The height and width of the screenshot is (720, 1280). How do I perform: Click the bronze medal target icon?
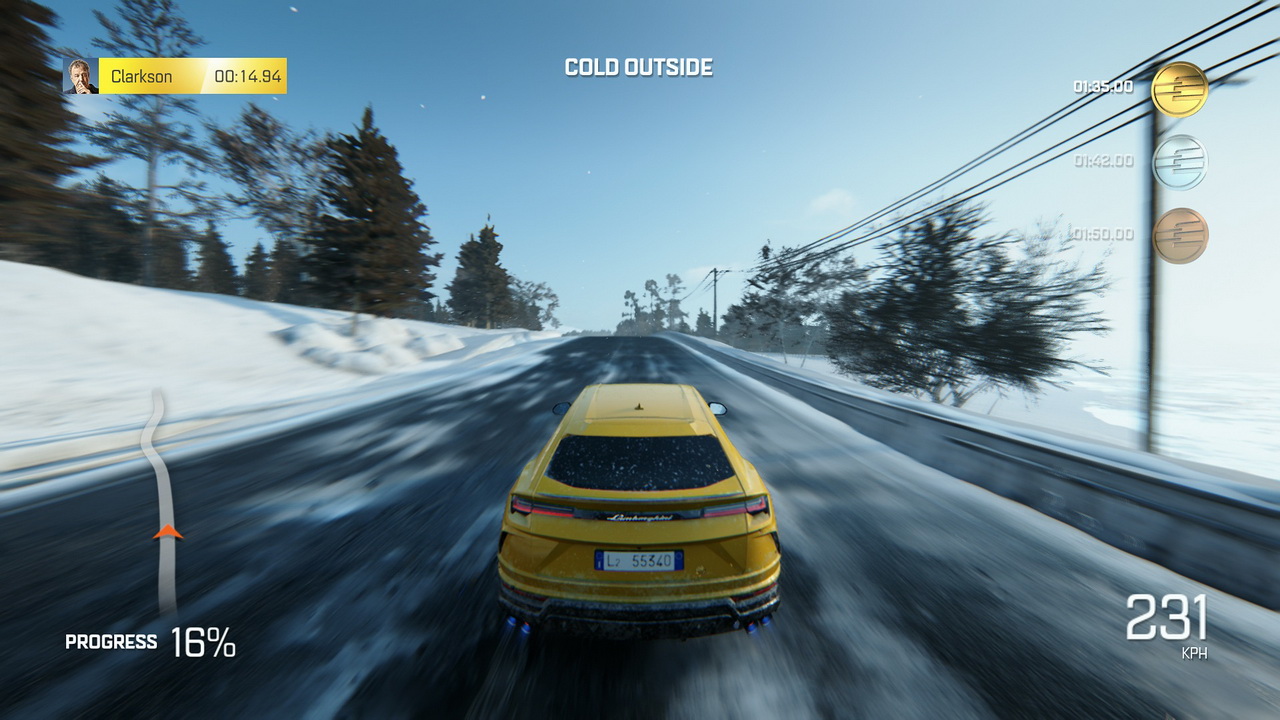coord(1179,236)
